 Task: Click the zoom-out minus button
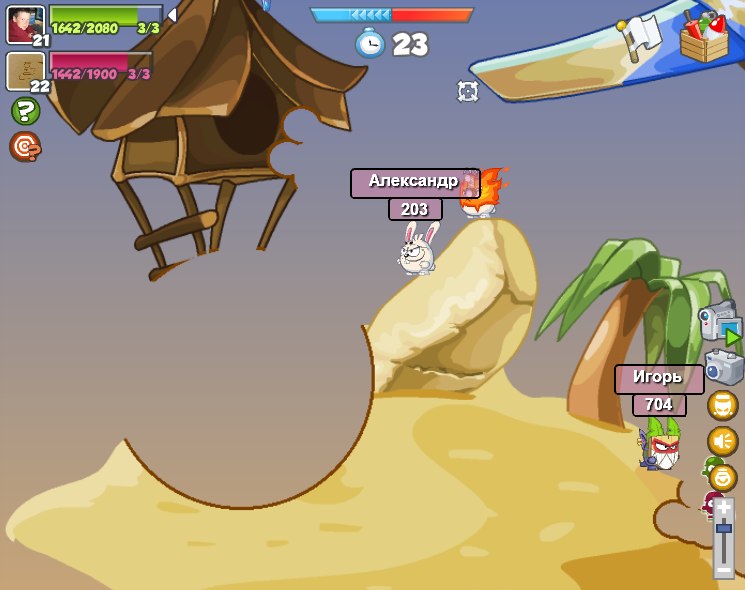tap(723, 569)
